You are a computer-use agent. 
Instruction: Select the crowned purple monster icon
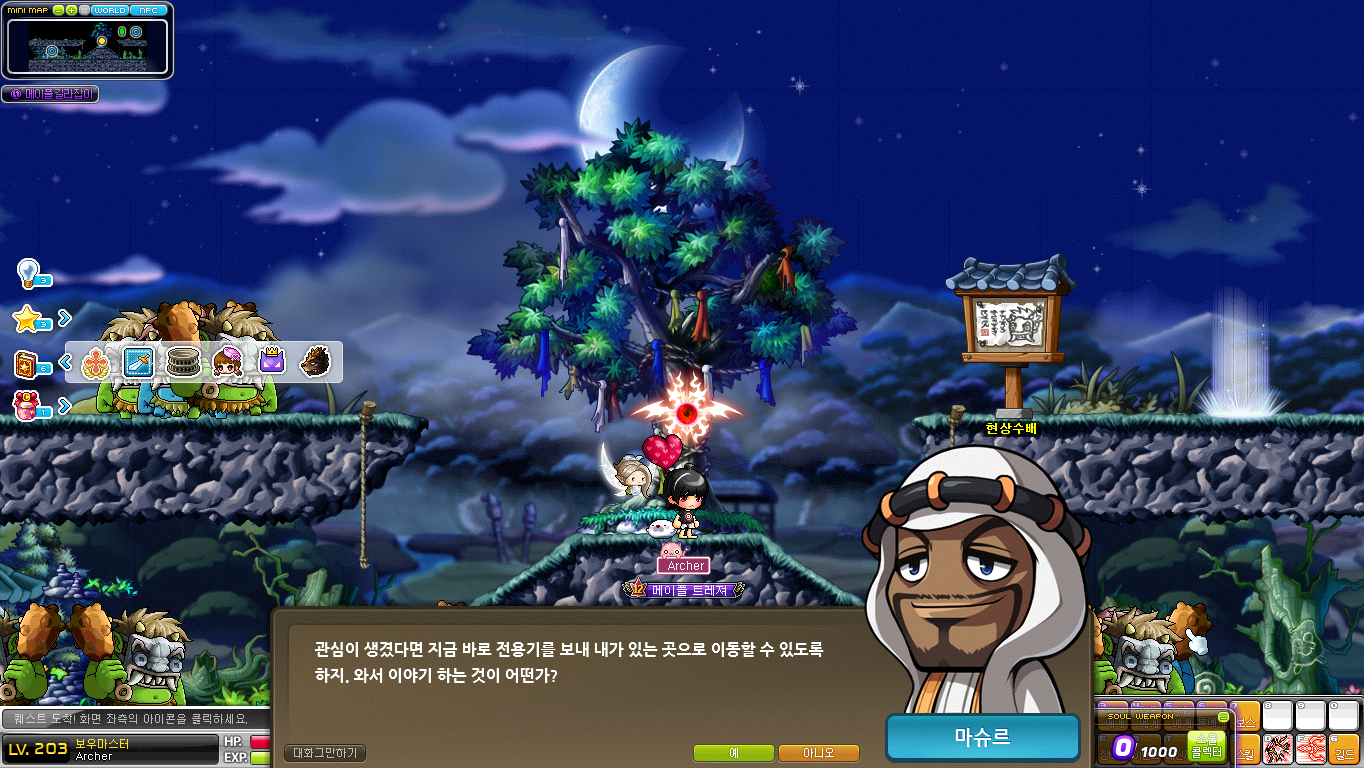click(x=272, y=362)
